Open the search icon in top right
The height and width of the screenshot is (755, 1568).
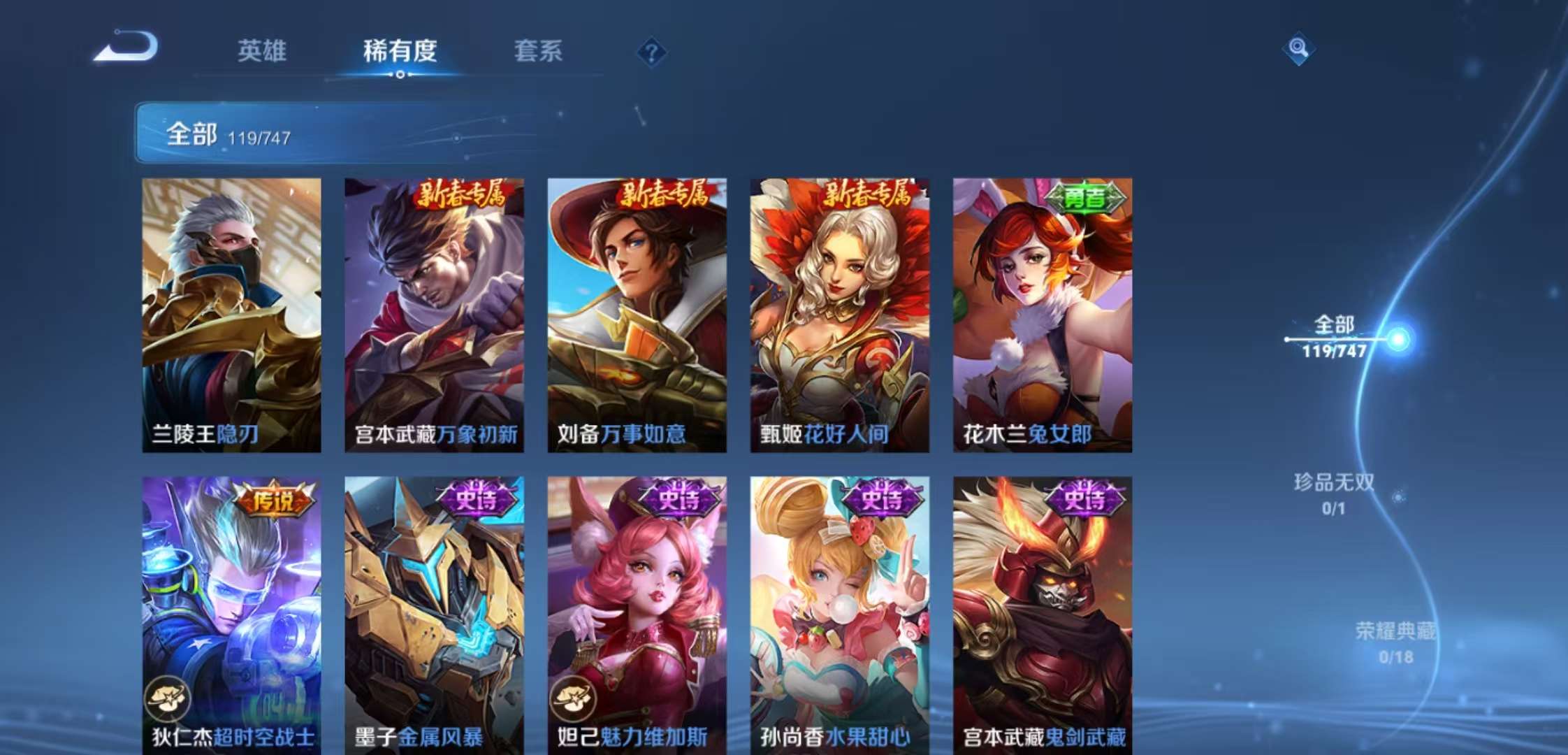1298,49
